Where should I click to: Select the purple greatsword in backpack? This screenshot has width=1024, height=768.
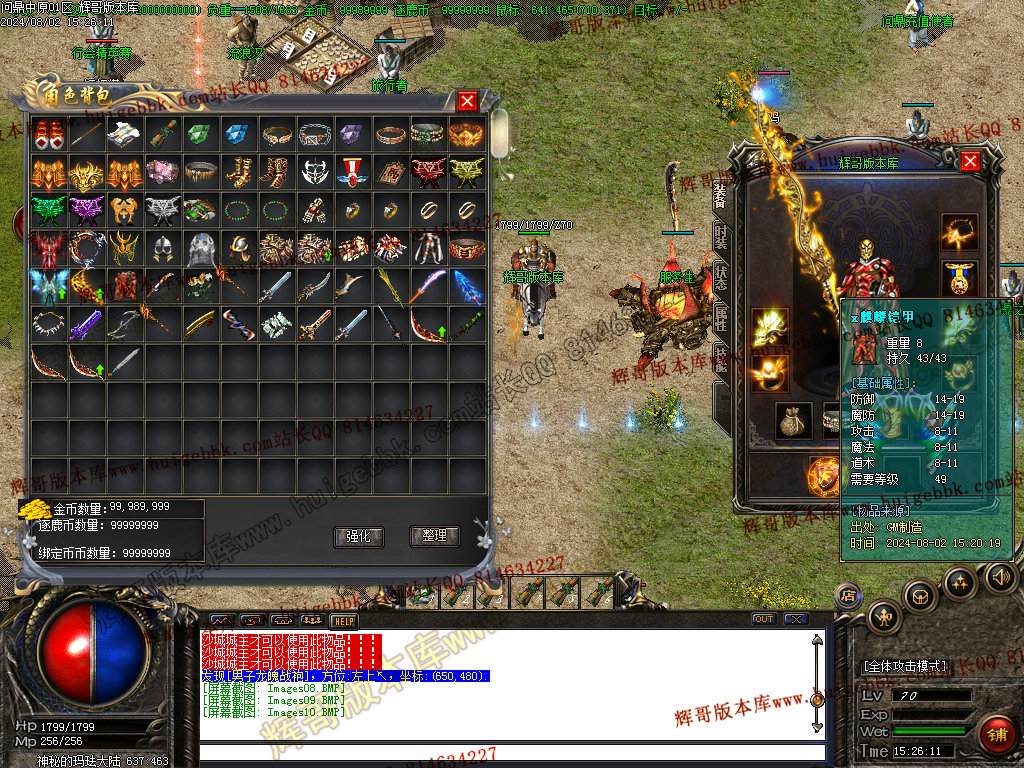click(x=85, y=324)
